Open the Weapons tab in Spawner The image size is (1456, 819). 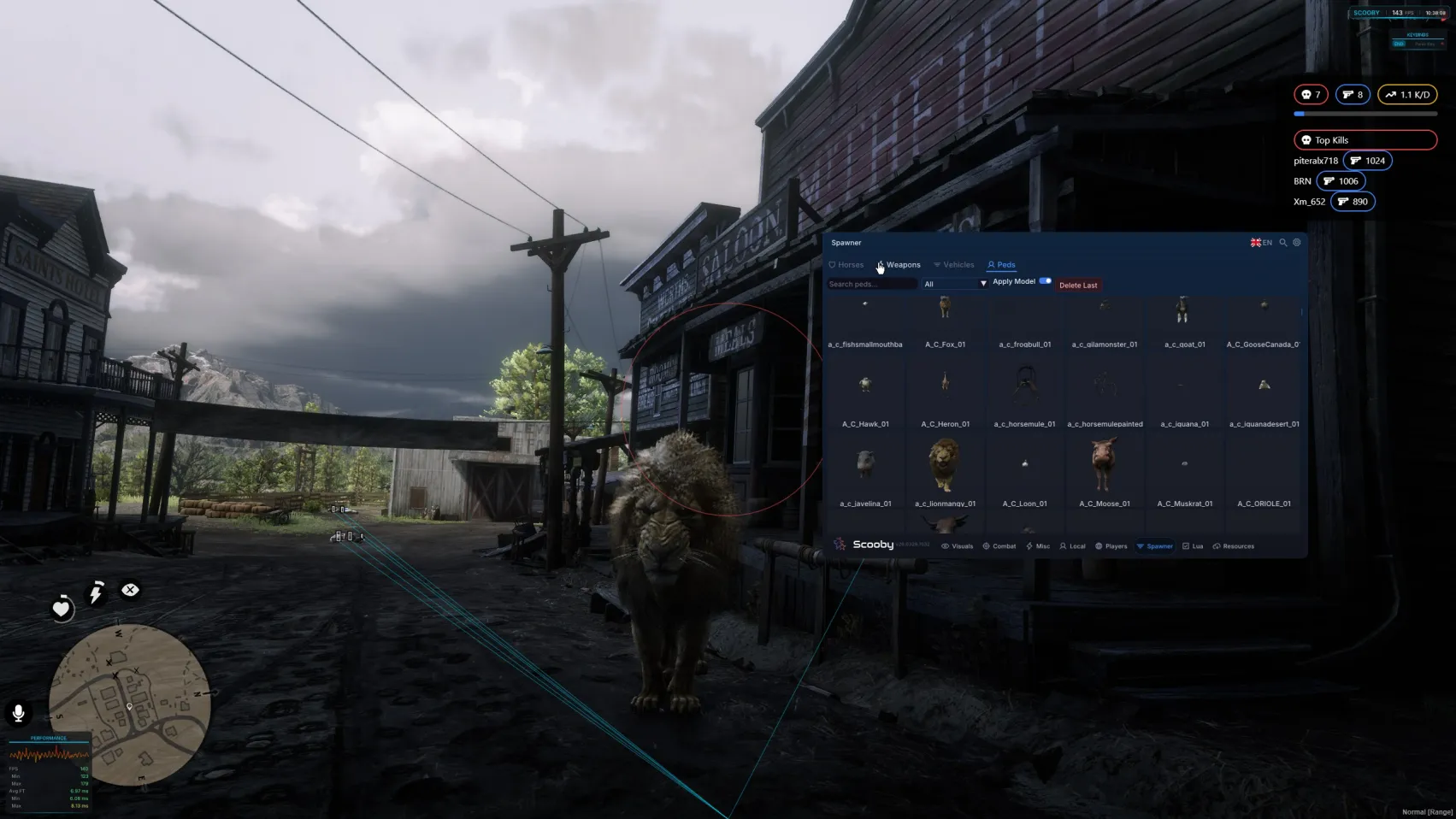(901, 265)
